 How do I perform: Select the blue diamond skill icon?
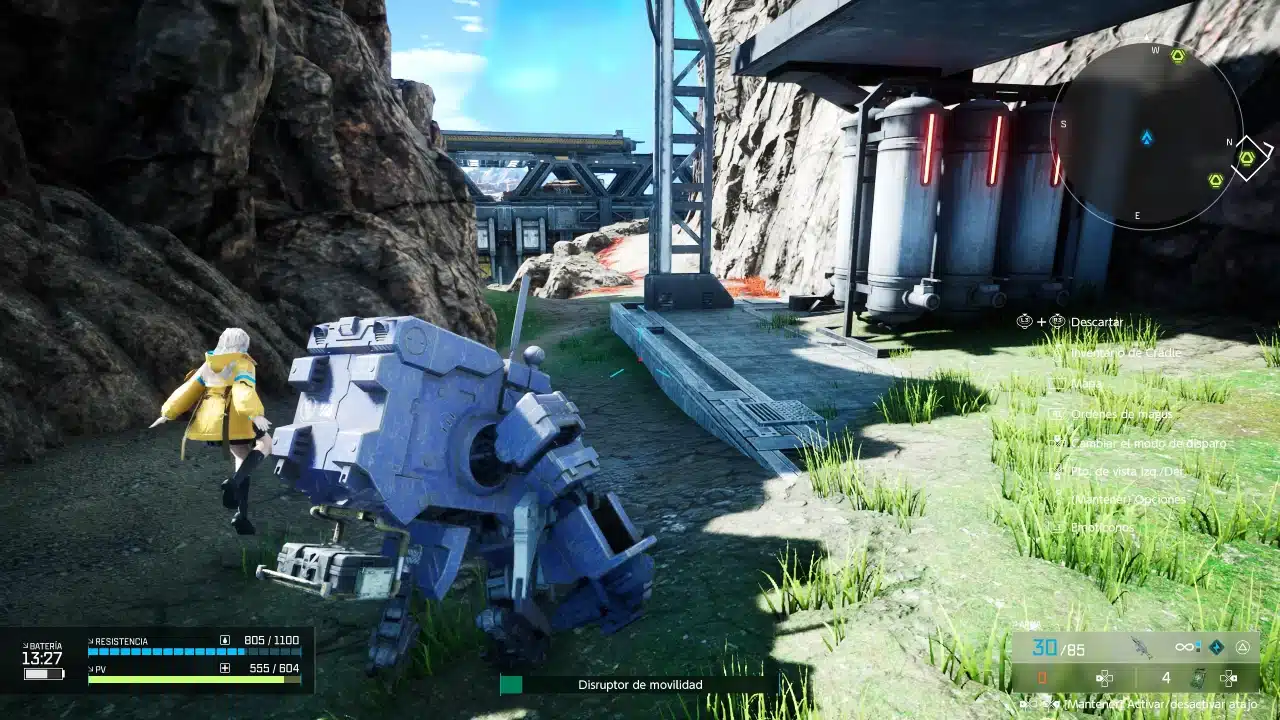coord(1216,647)
